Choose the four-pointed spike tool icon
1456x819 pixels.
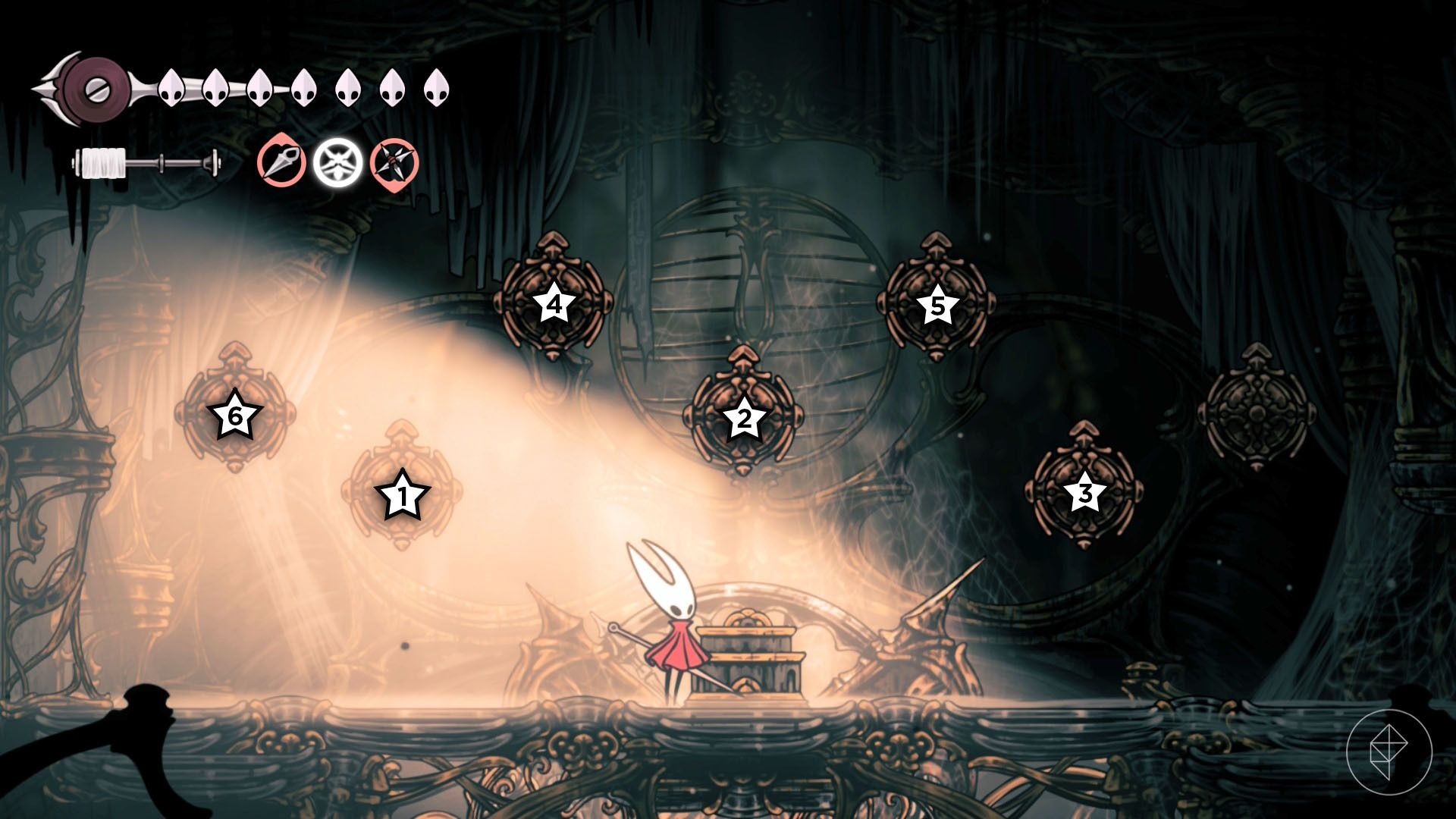tap(394, 164)
